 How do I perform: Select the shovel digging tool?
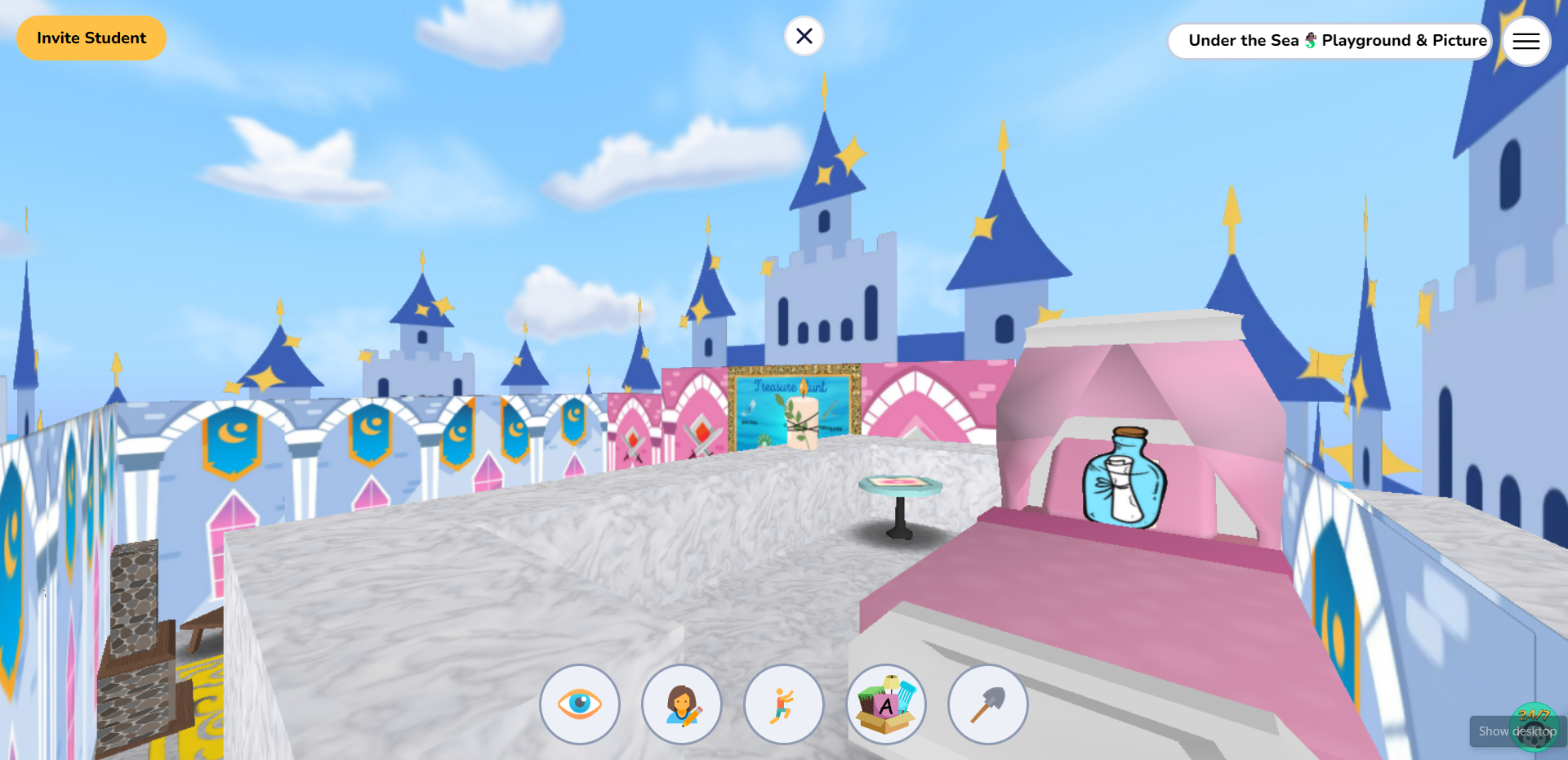point(987,704)
